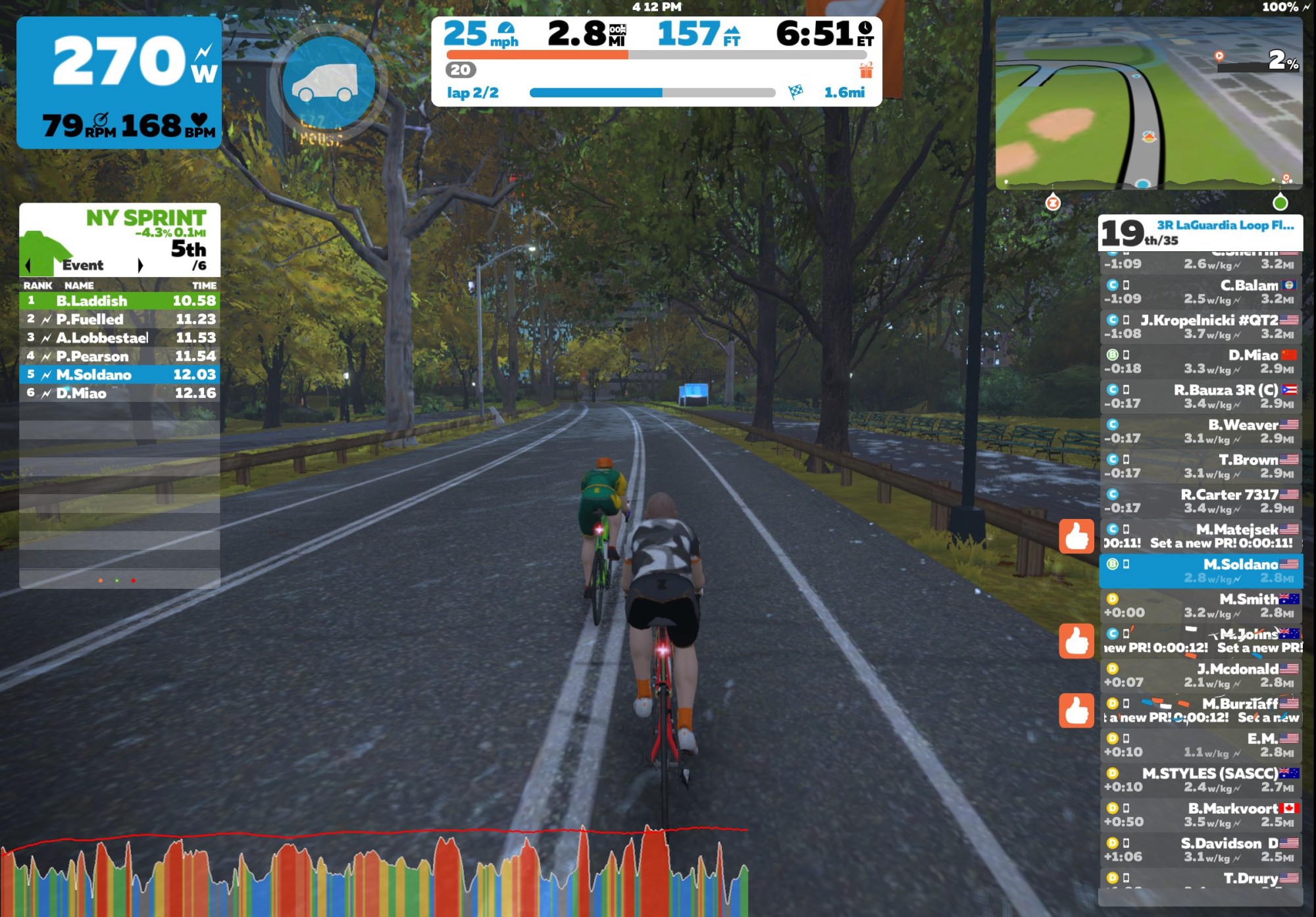Viewport: 1316px width, 917px height.
Task: Click the gift box icon on the progress bar
Action: tap(866, 70)
